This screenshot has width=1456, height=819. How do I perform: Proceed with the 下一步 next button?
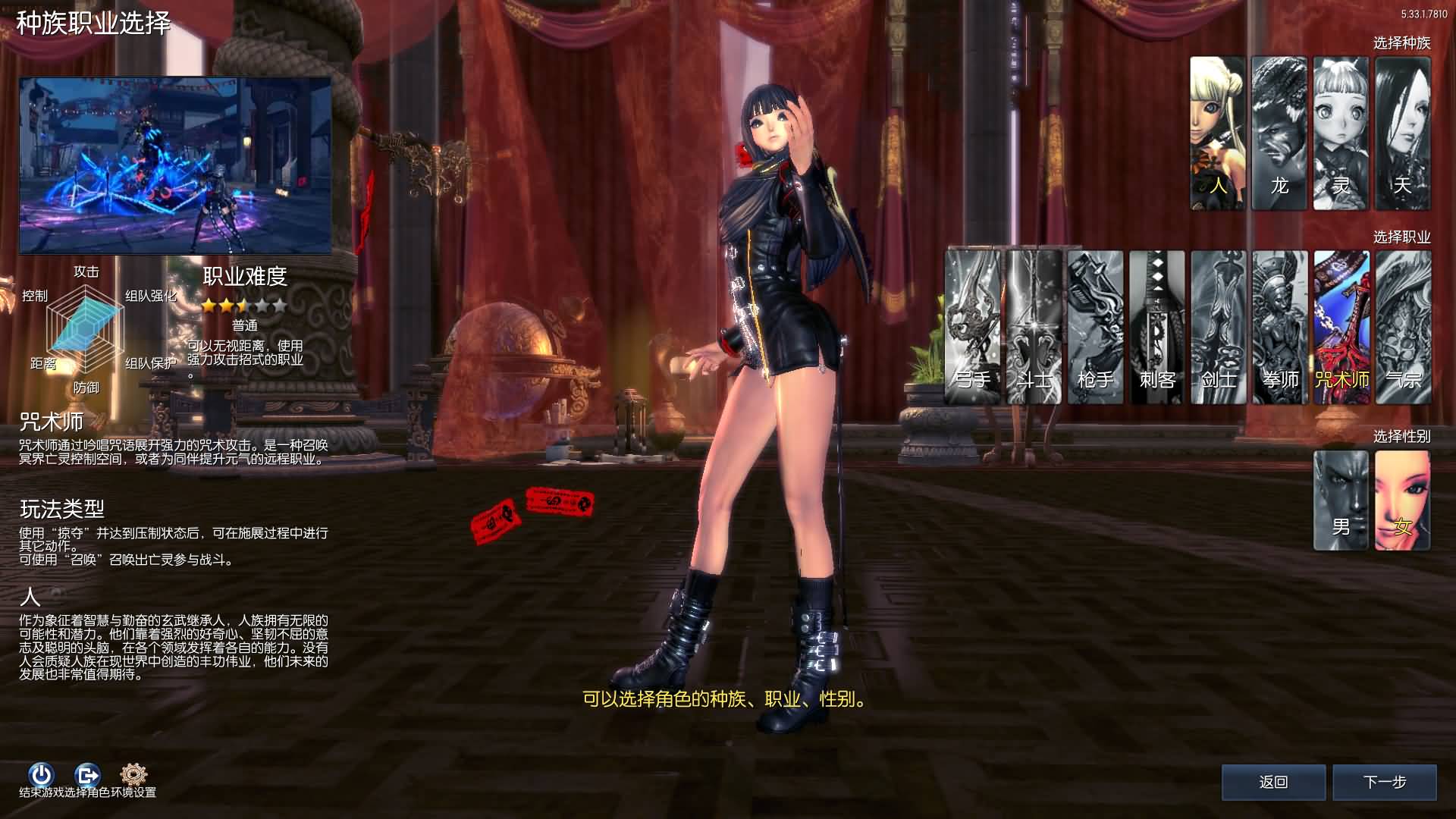point(1385,782)
